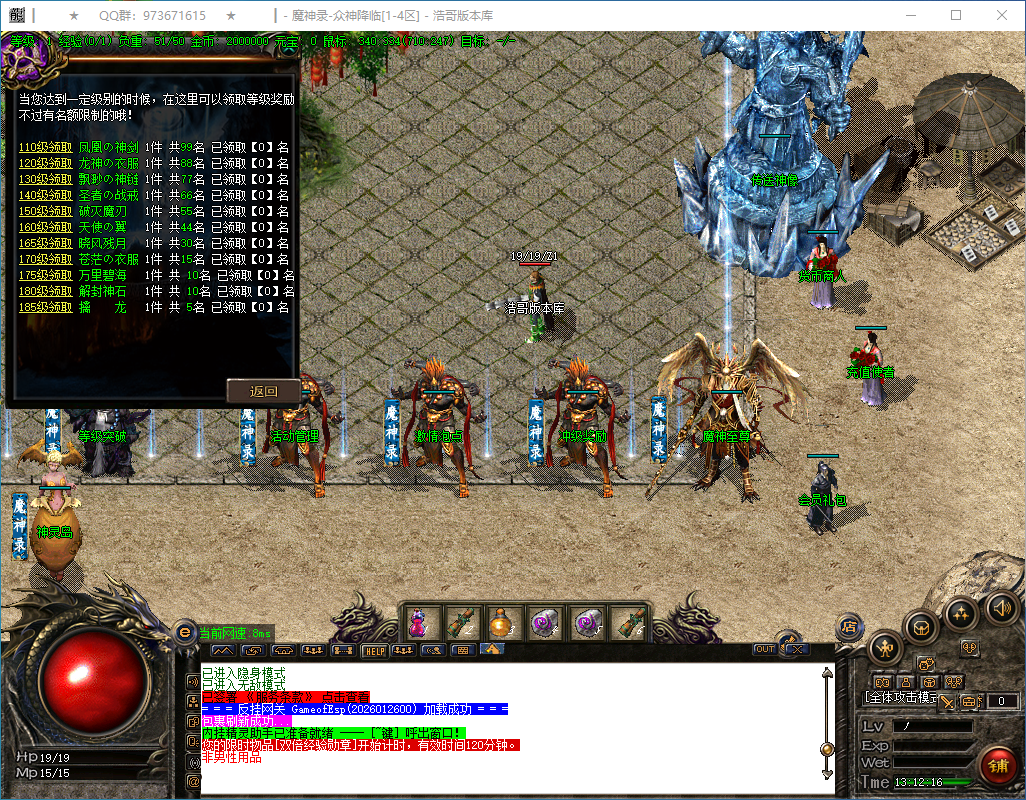This screenshot has width=1026, height=800.
Task: Click the chat log scrollbar handle
Action: 827,749
